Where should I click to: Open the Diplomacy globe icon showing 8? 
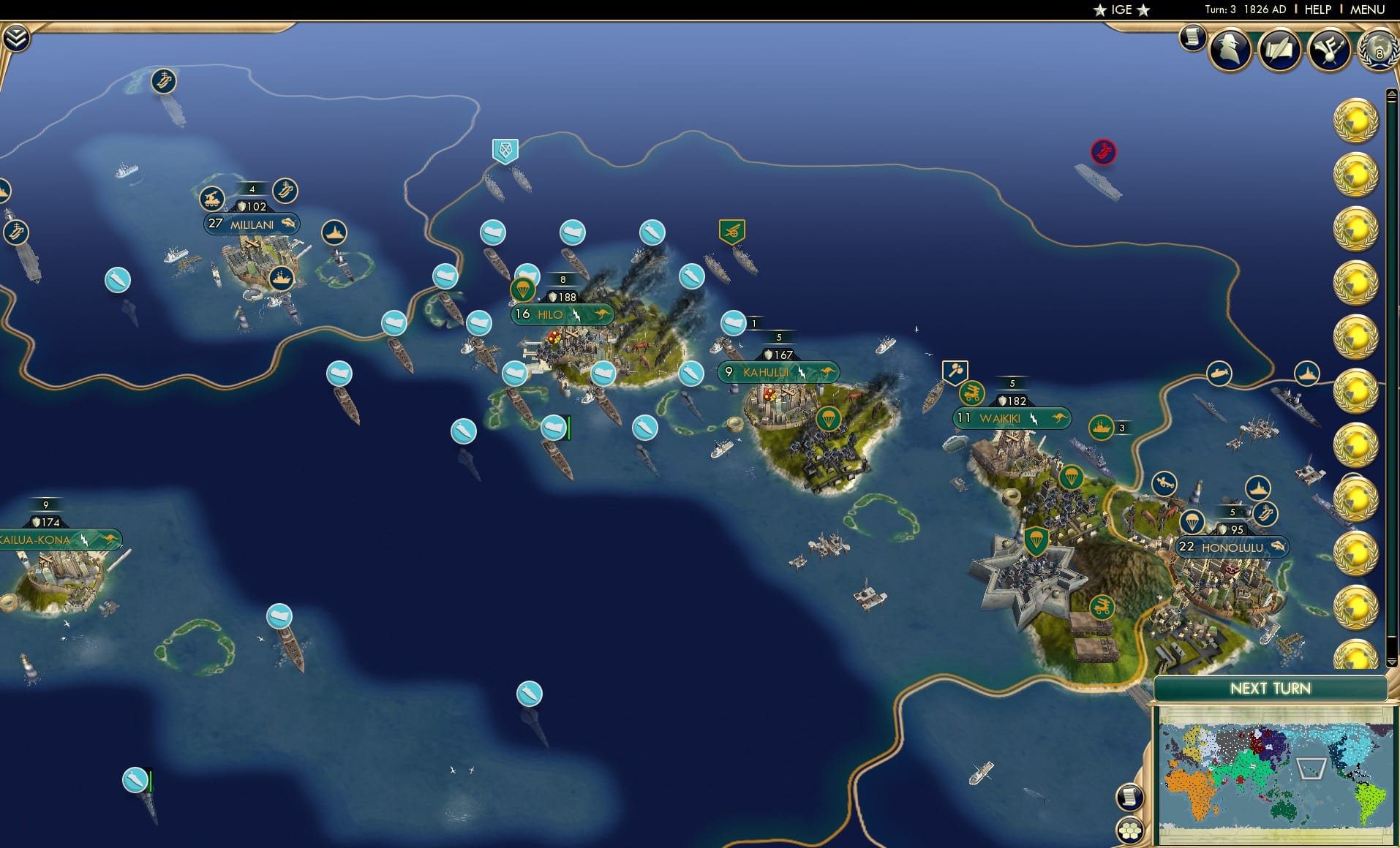pos(1378,50)
